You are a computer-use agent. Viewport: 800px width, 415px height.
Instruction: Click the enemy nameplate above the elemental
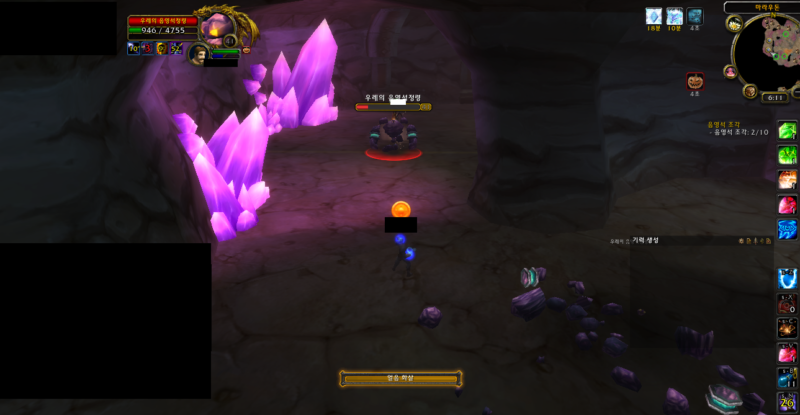(x=392, y=104)
